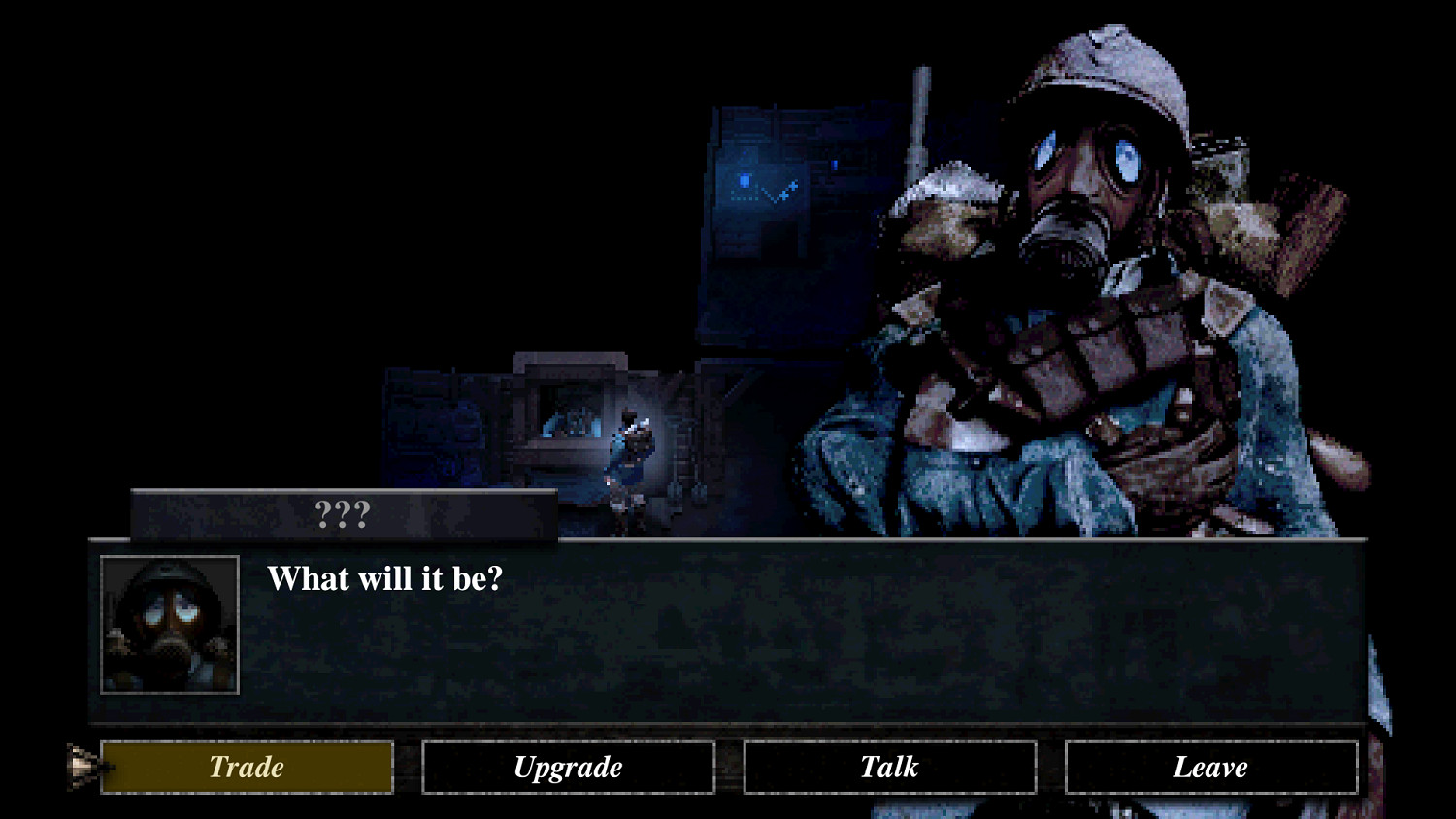Screen dimensions: 1456x819
Task: Choose the Upgrade option
Action: tap(568, 767)
